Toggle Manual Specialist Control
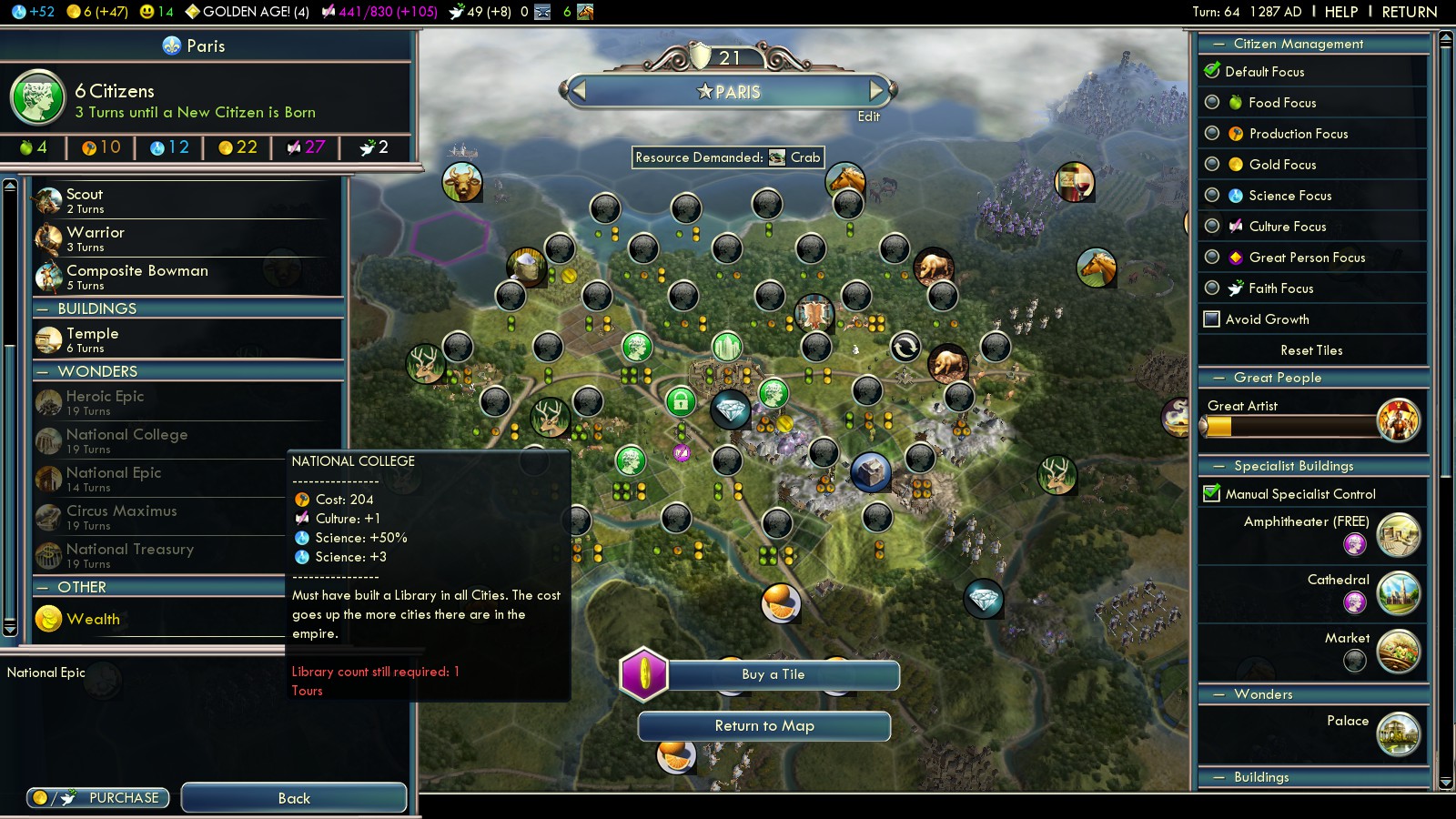Viewport: 1456px width, 819px height. pyautogui.click(x=1212, y=494)
